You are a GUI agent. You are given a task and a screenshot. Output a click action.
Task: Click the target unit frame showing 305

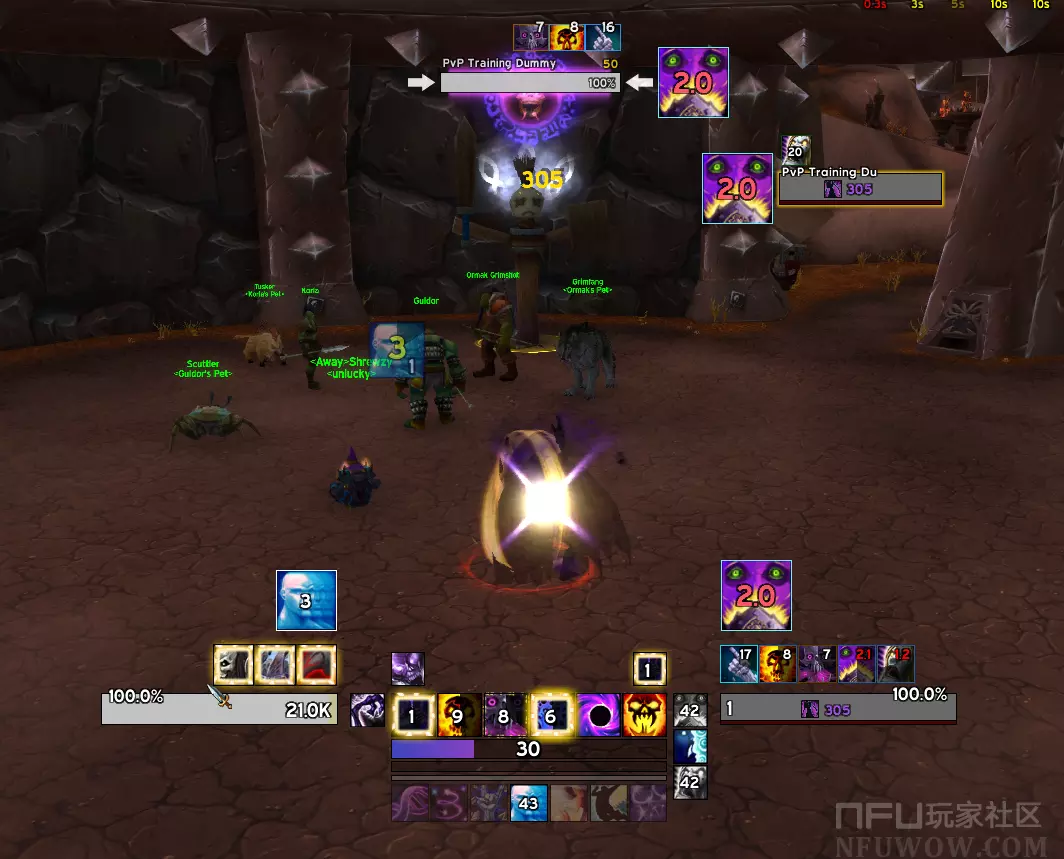click(x=838, y=709)
